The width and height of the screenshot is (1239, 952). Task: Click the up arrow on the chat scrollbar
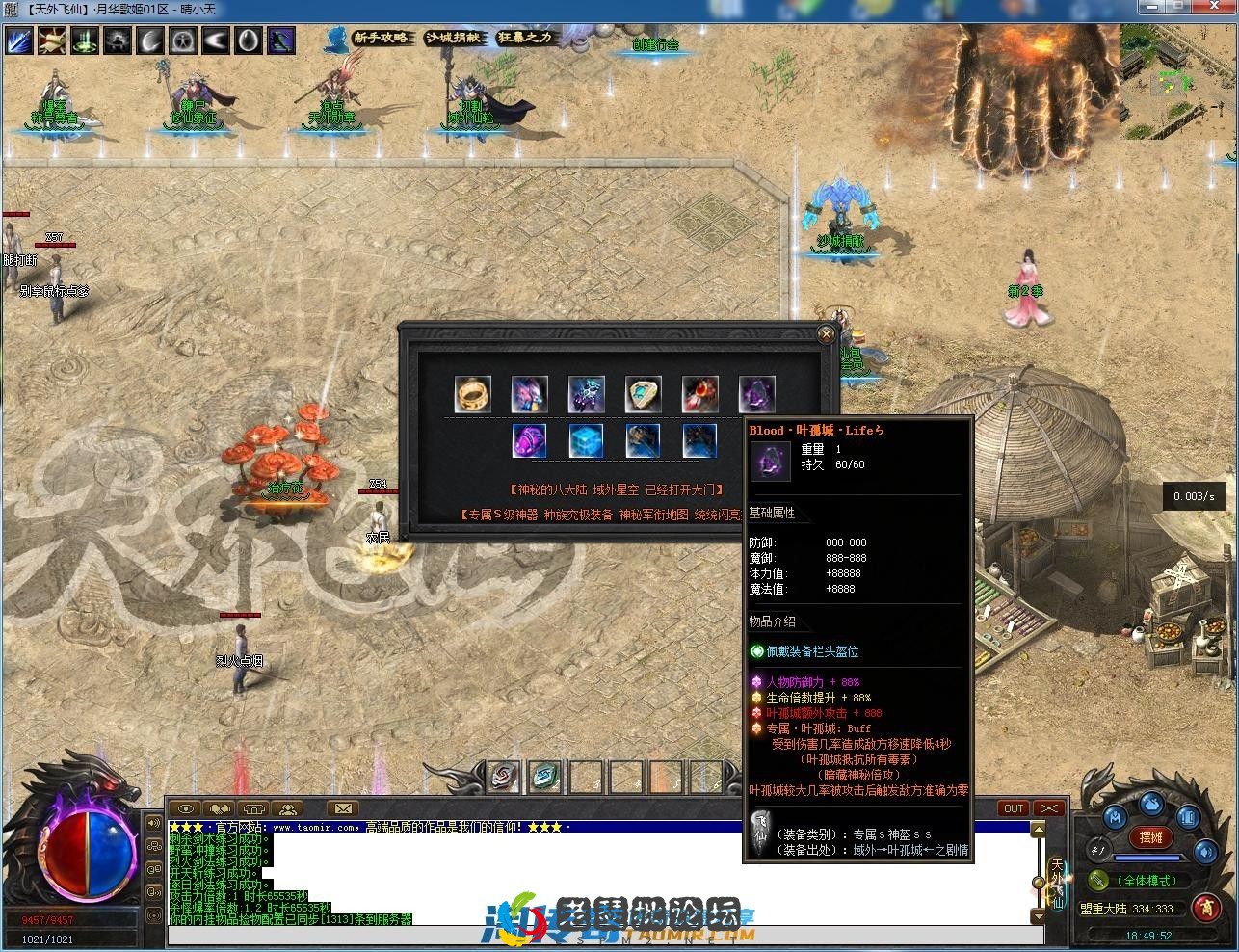pos(1039,830)
